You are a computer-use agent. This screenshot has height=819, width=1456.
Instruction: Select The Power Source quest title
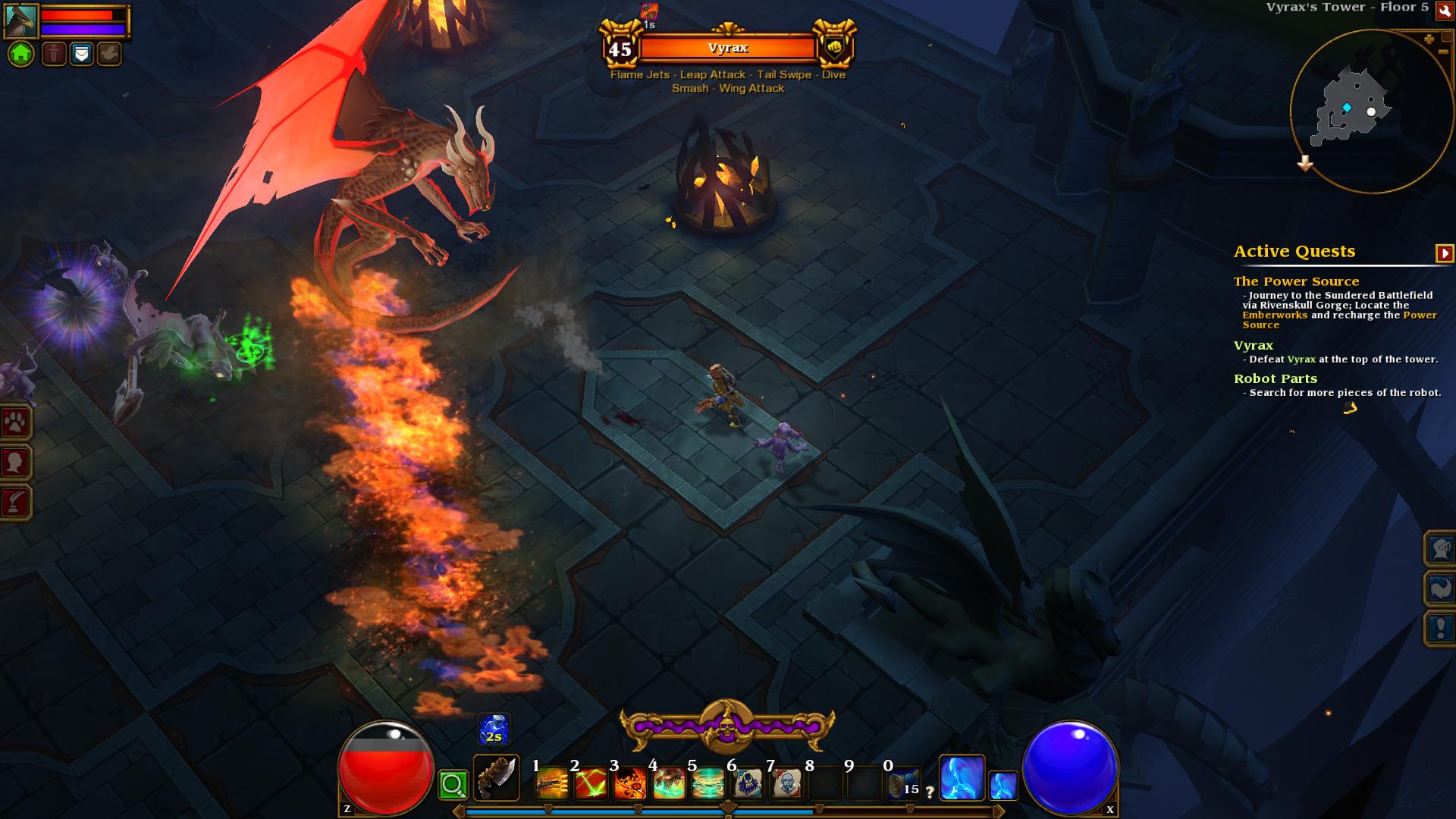(1296, 281)
